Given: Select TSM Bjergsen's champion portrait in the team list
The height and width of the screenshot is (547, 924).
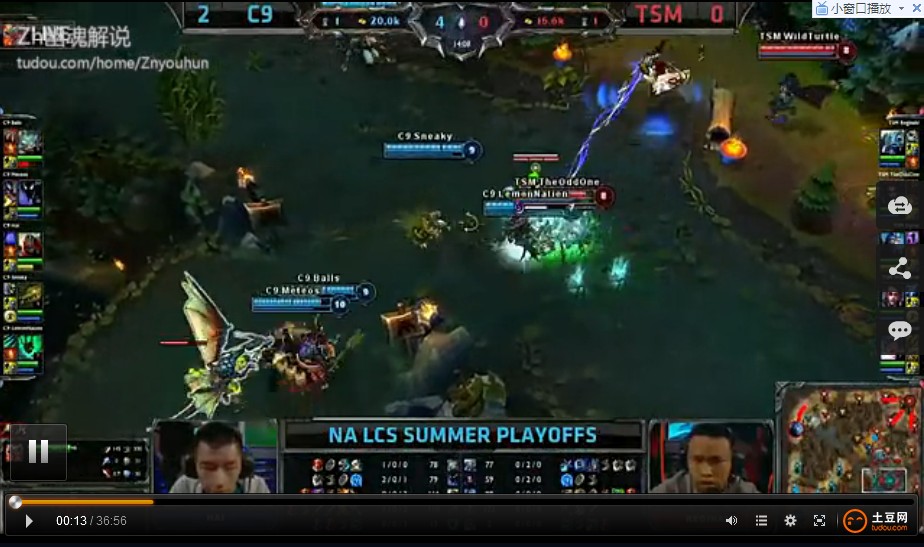Looking at the screenshot, I should click(x=893, y=142).
